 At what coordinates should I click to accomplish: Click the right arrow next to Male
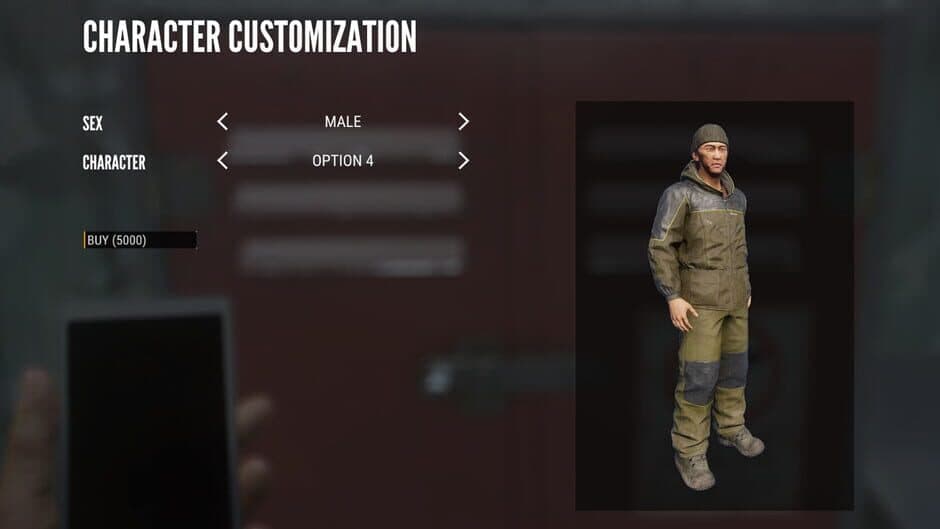[x=463, y=122]
